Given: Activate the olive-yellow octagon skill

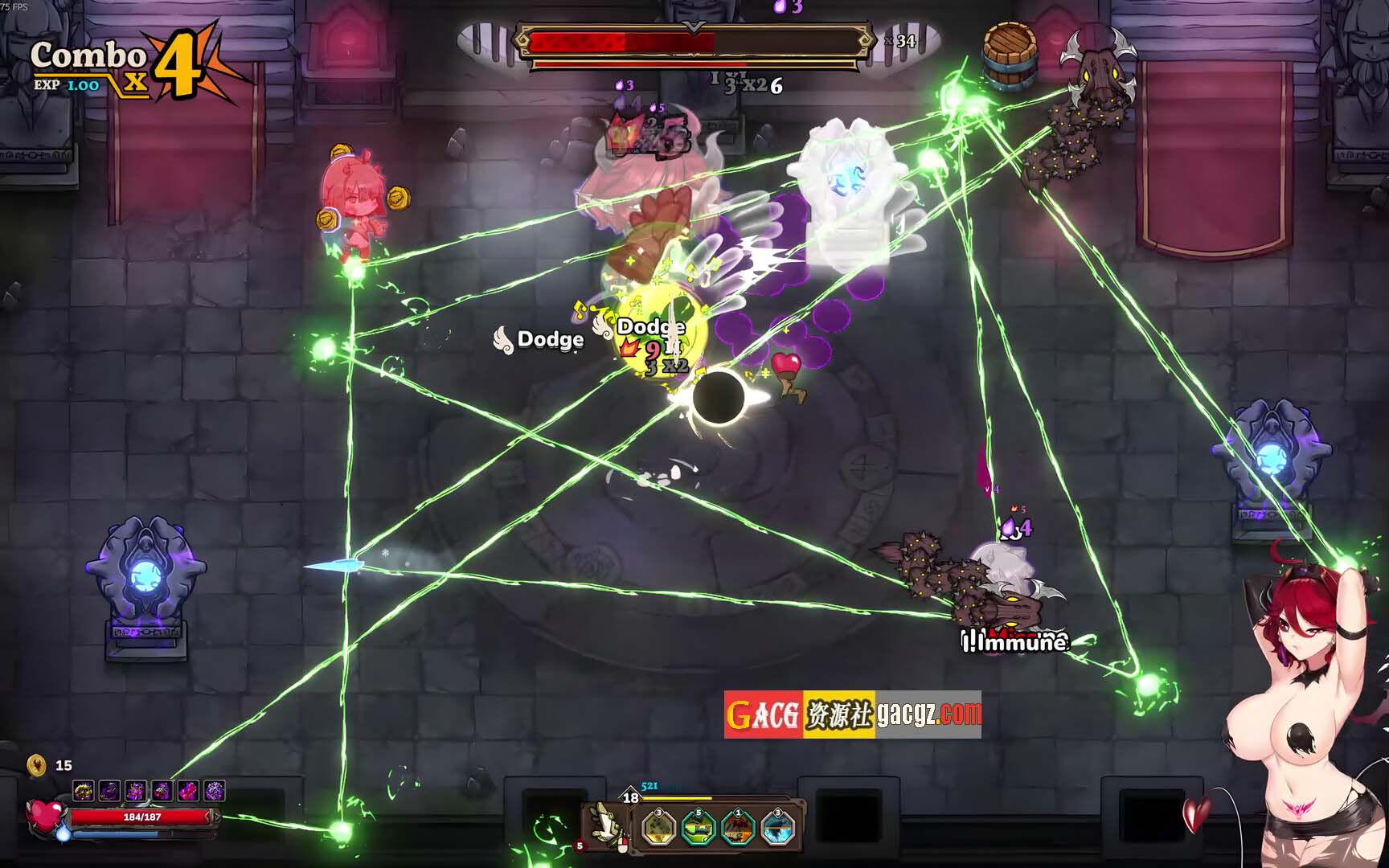Looking at the screenshot, I should point(659,828).
